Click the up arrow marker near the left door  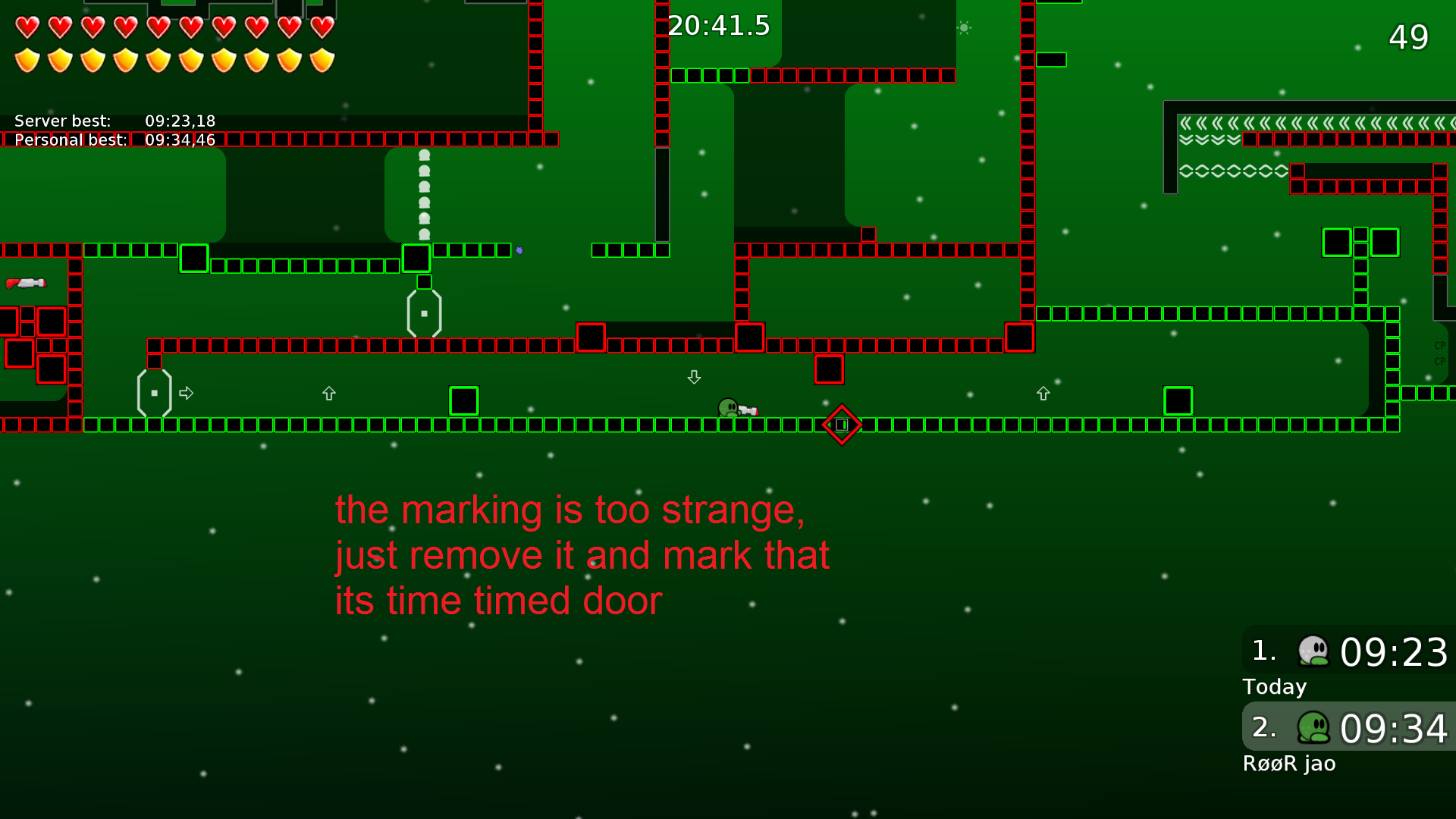pyautogui.click(x=329, y=394)
